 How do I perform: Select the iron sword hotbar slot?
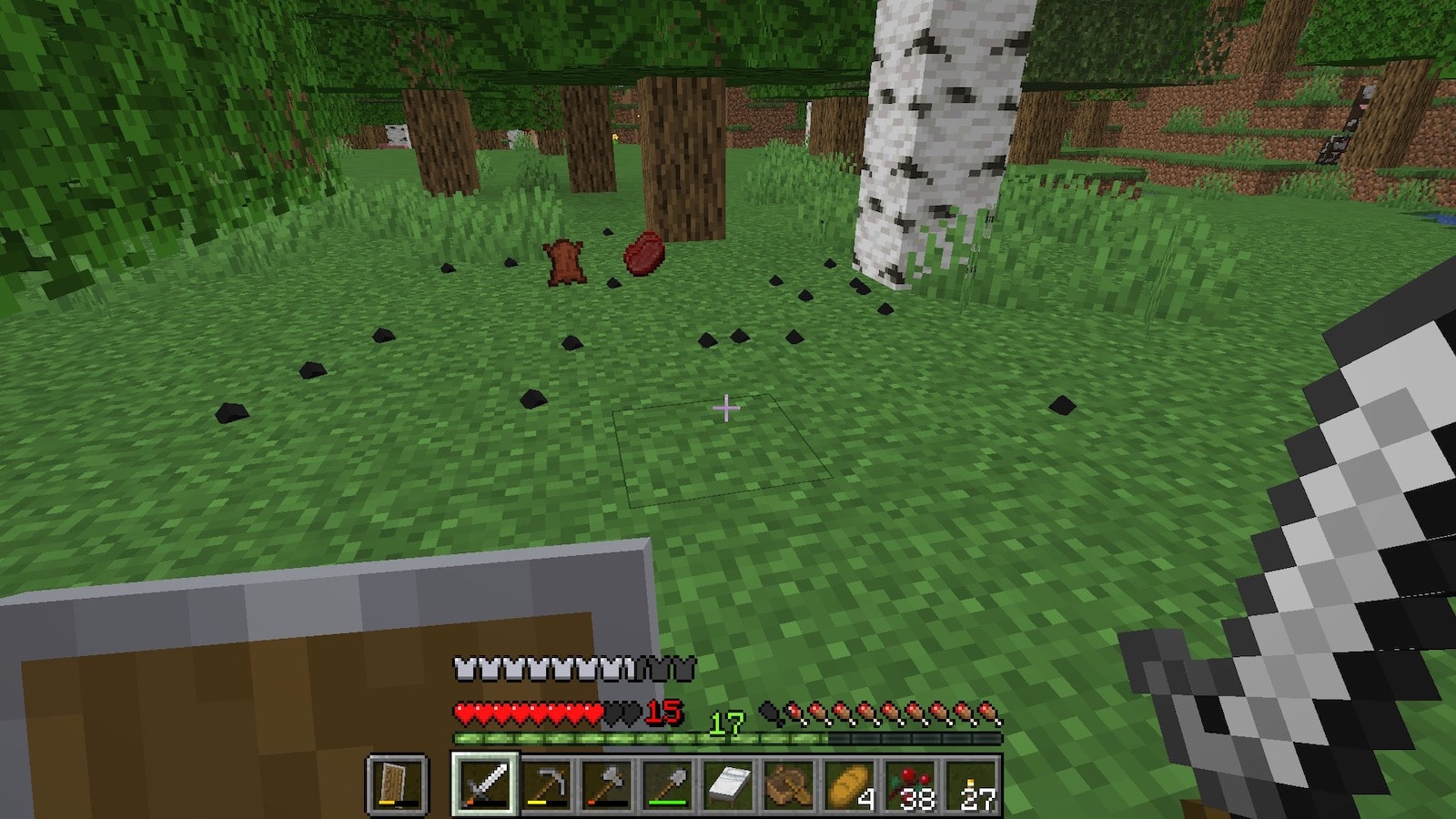(484, 784)
